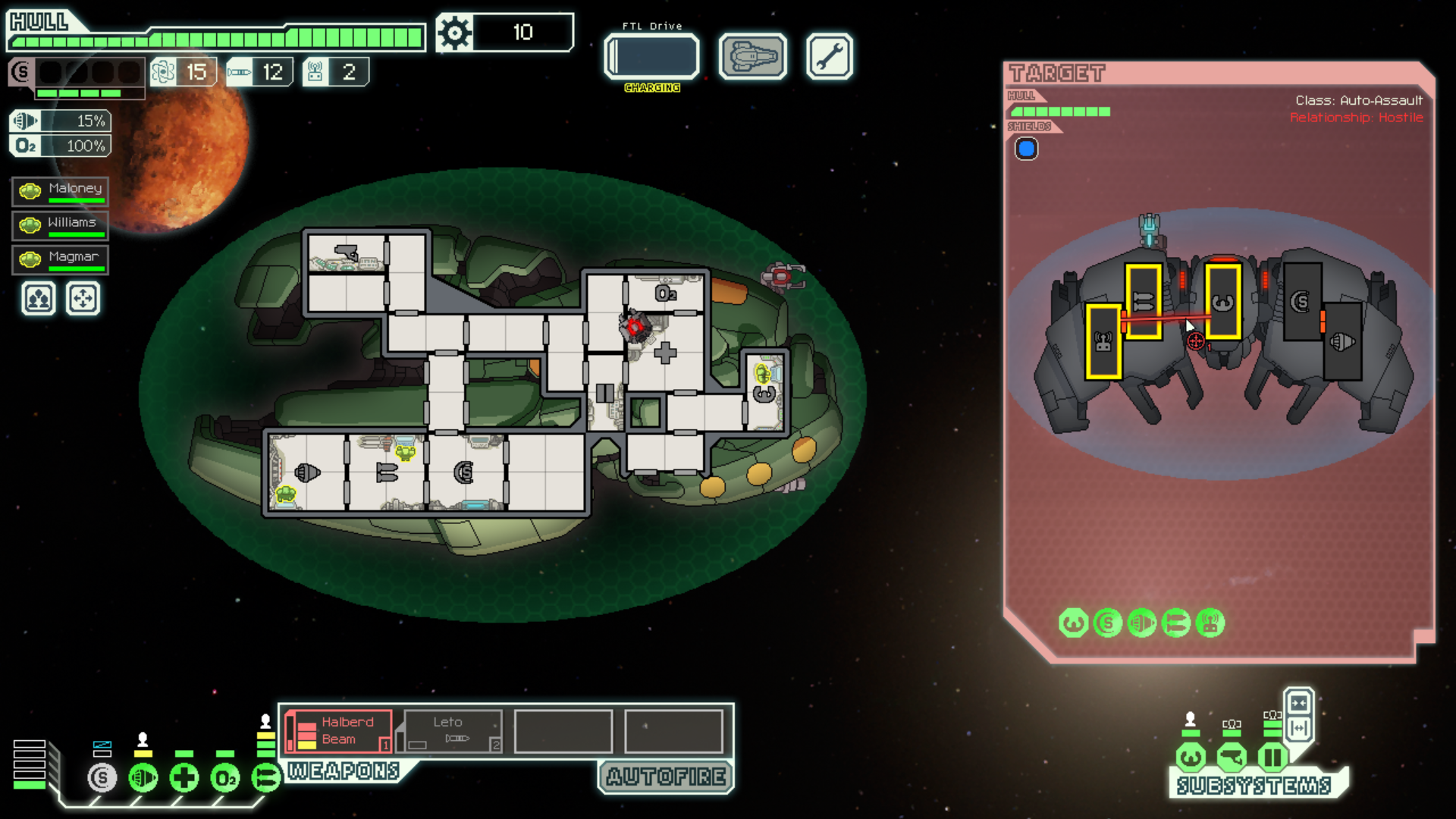The image size is (1456, 819).
Task: Open the wrench options menu
Action: point(829,56)
